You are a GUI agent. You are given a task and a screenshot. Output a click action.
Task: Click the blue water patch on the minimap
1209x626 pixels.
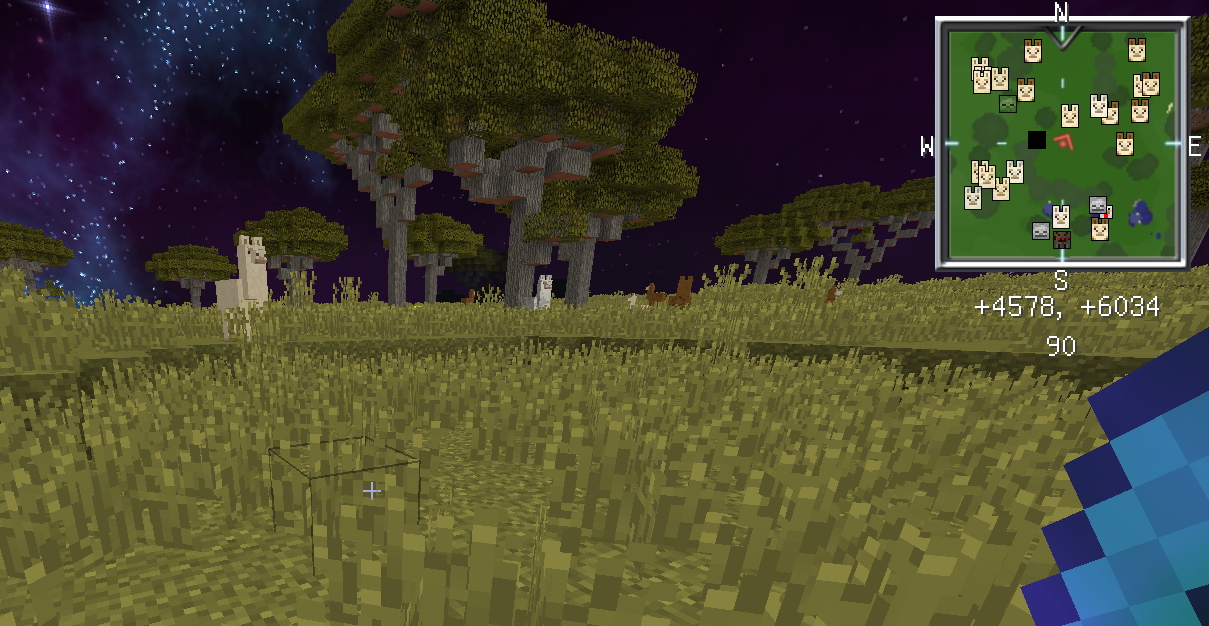1140,213
